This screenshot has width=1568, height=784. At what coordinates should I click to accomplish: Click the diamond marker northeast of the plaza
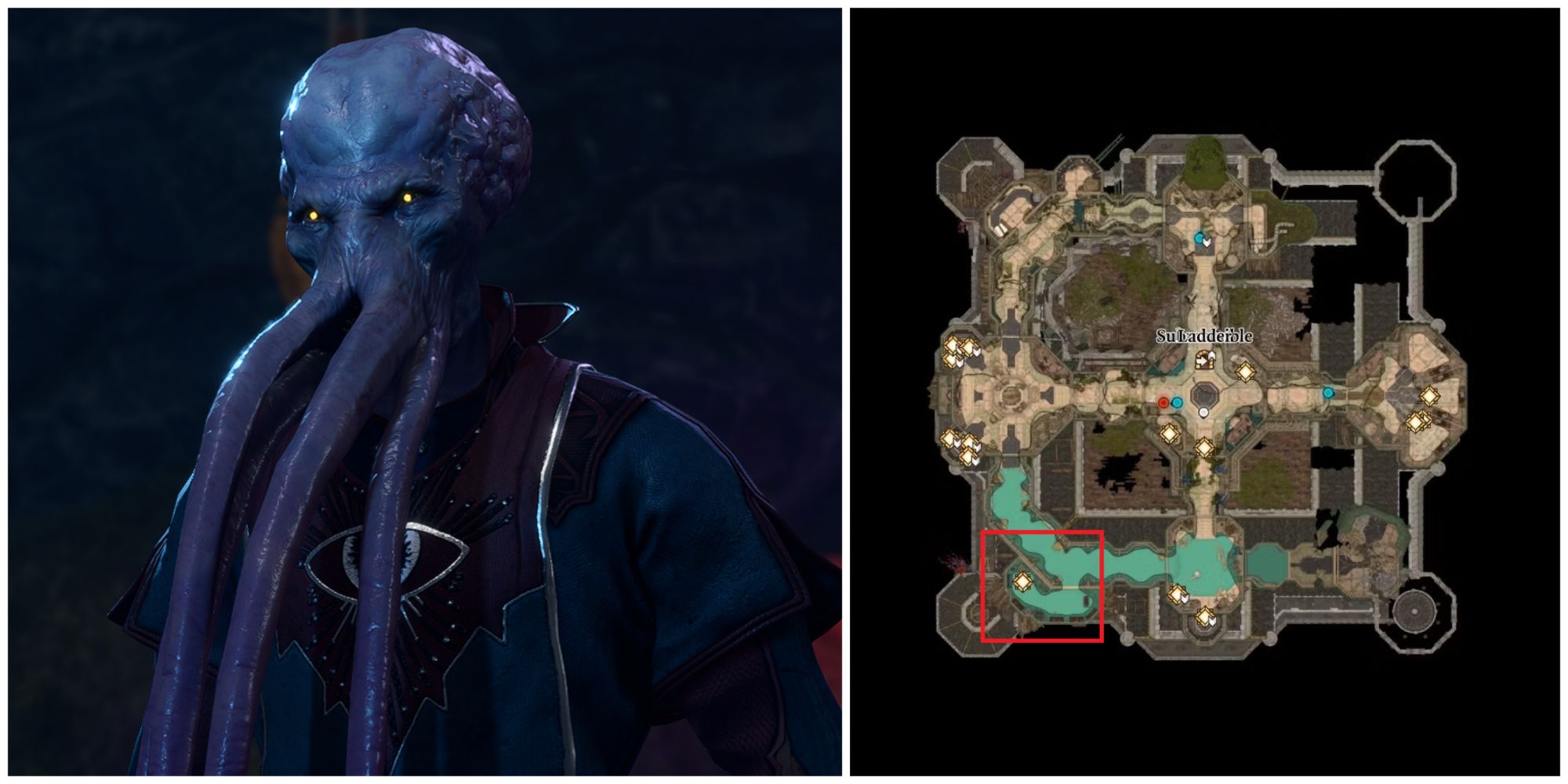pos(1246,372)
